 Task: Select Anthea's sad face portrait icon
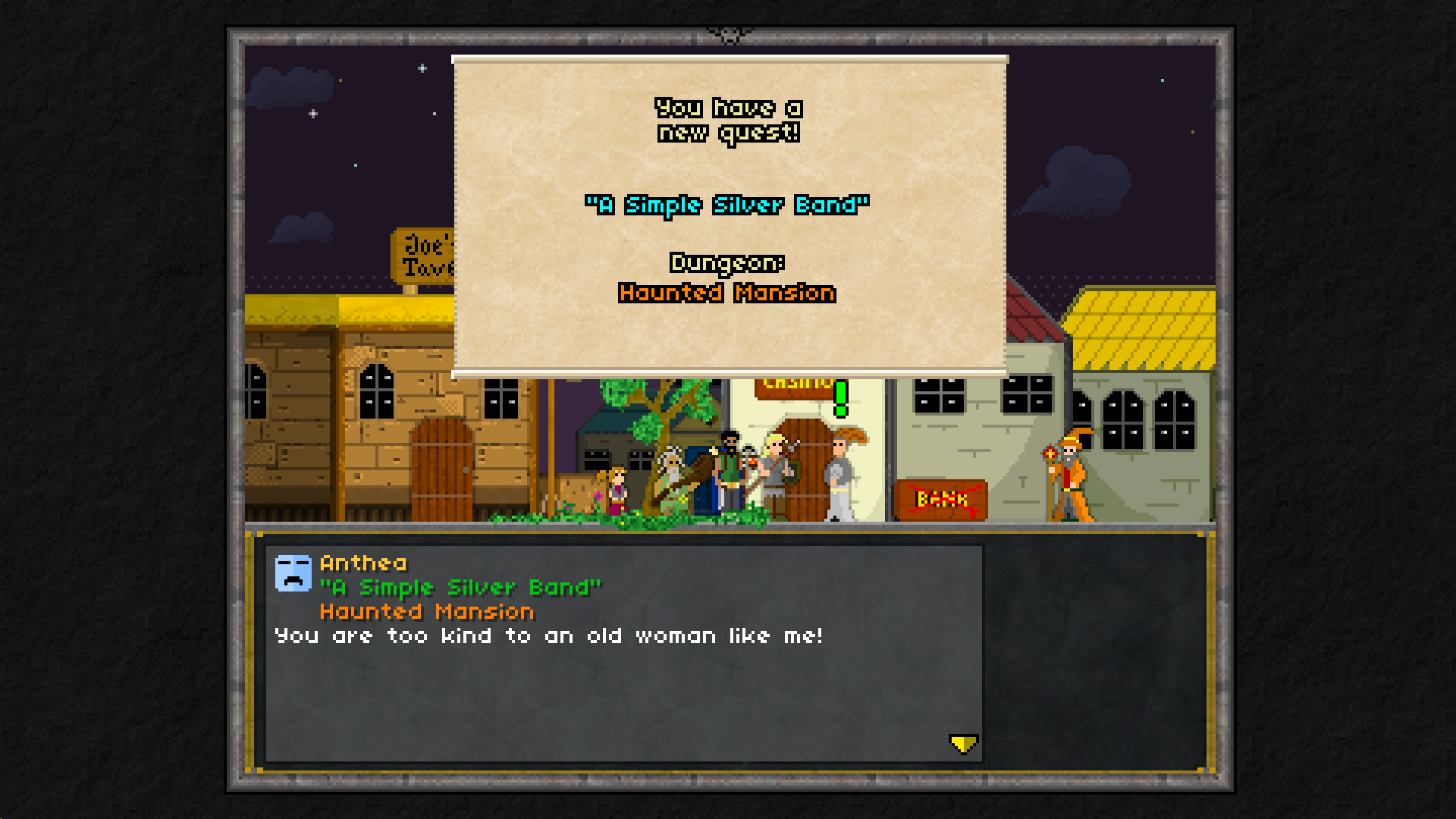(294, 573)
